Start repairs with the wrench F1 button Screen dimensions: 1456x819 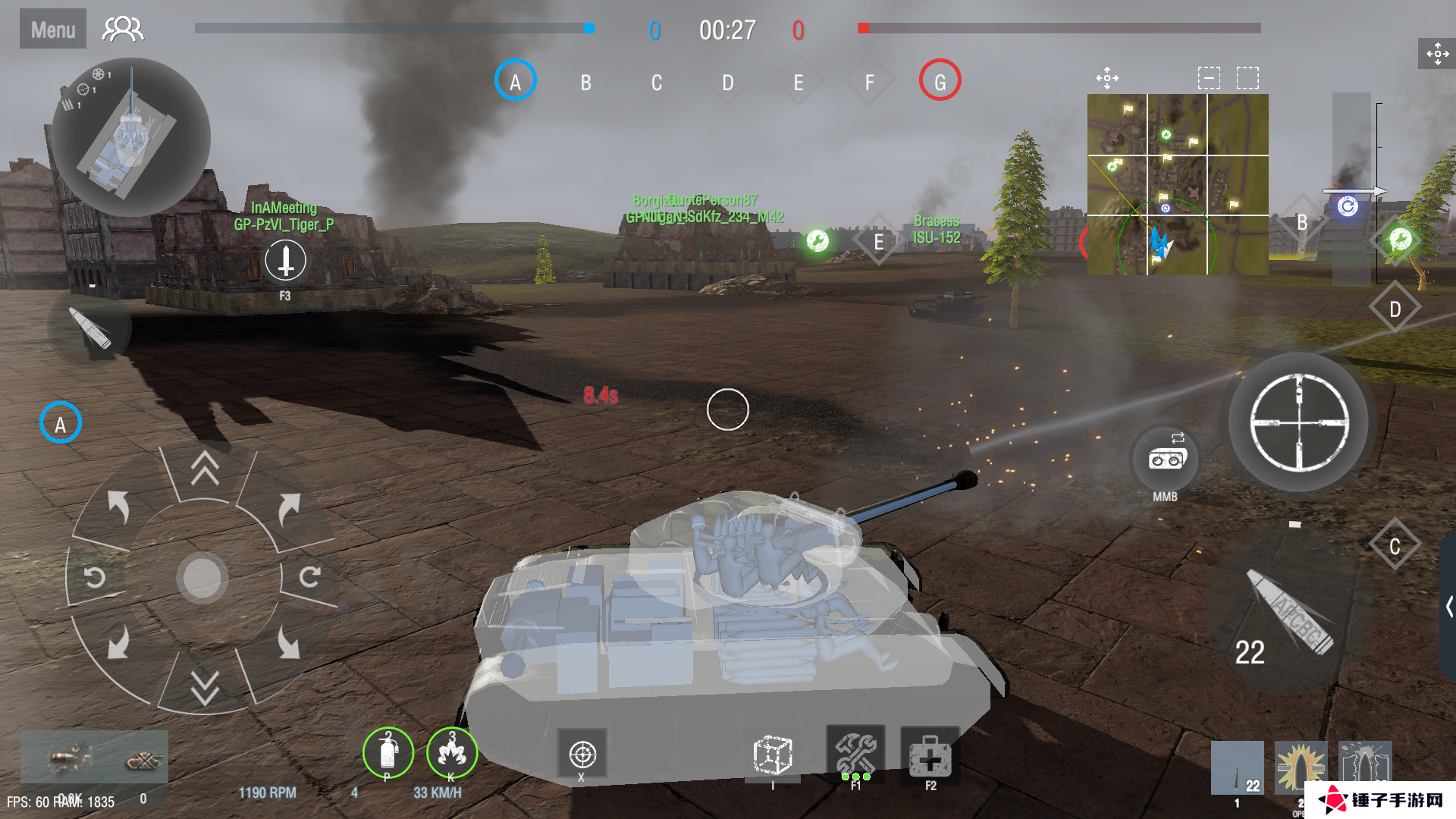(x=855, y=754)
